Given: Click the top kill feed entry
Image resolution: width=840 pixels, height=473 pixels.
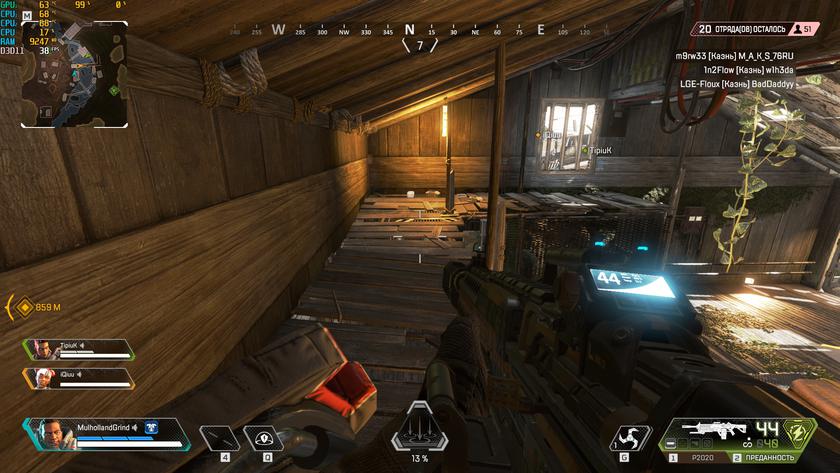Looking at the screenshot, I should pyautogui.click(x=734, y=56).
